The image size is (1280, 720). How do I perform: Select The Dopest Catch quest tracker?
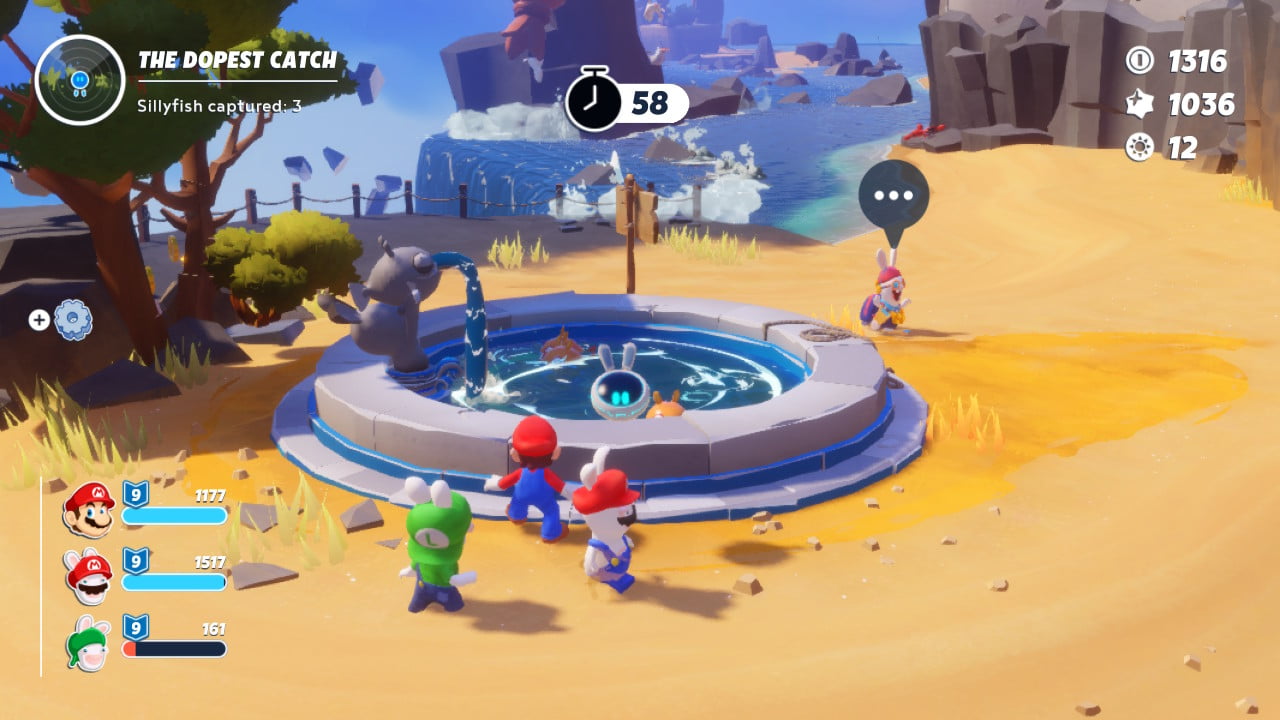(x=237, y=61)
